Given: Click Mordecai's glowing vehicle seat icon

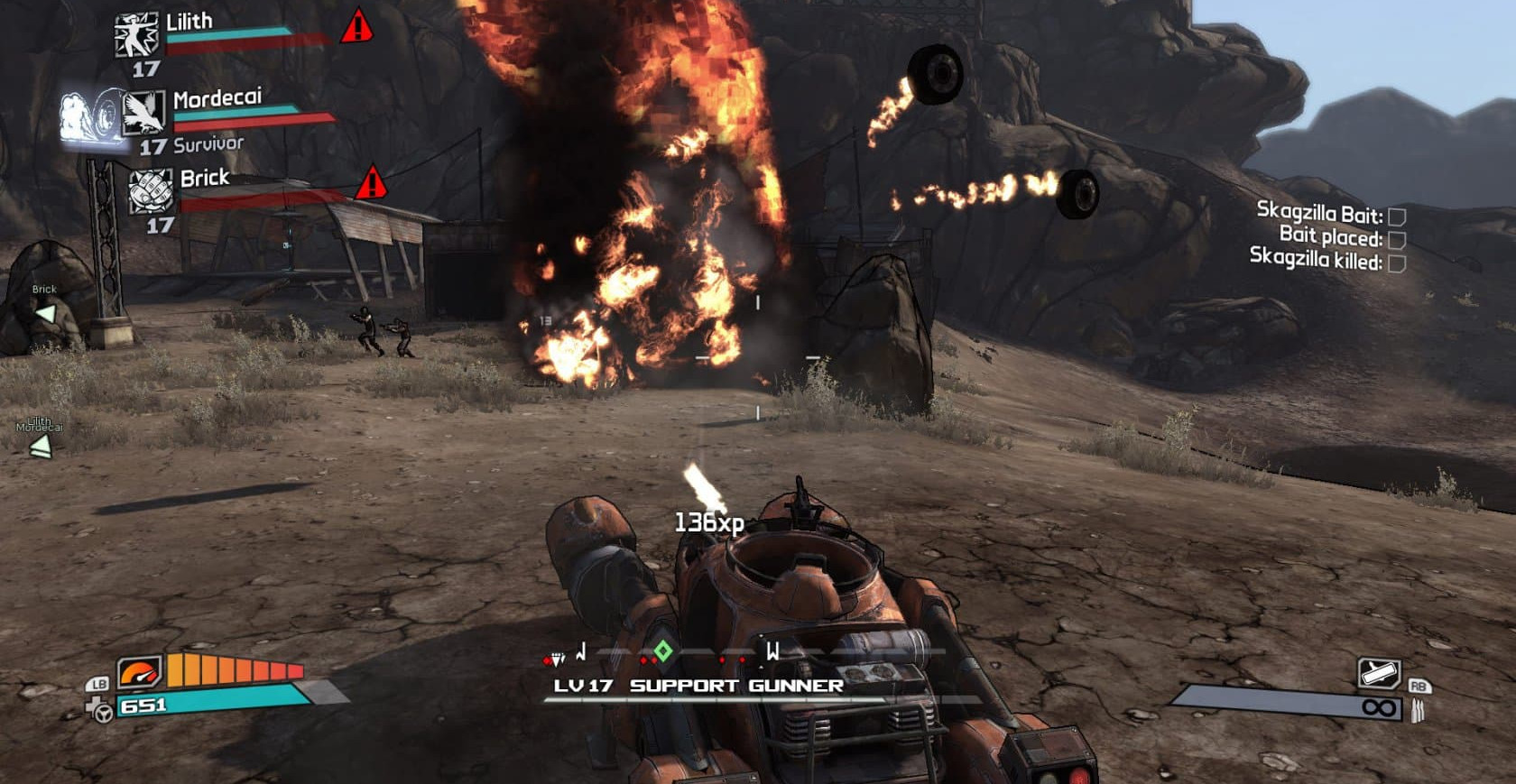Looking at the screenshot, I should 90,116.
